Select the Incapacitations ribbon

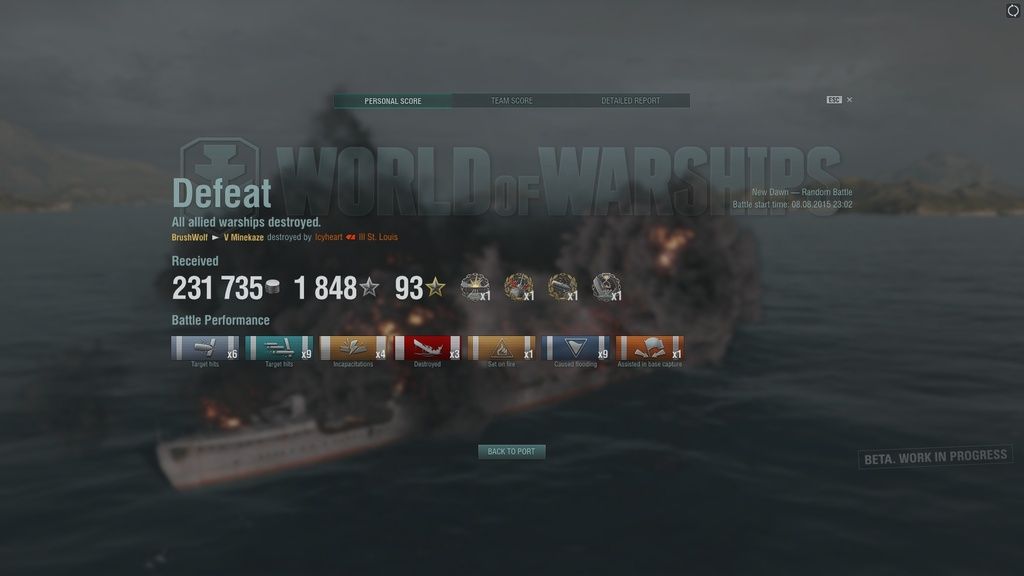[x=353, y=348]
